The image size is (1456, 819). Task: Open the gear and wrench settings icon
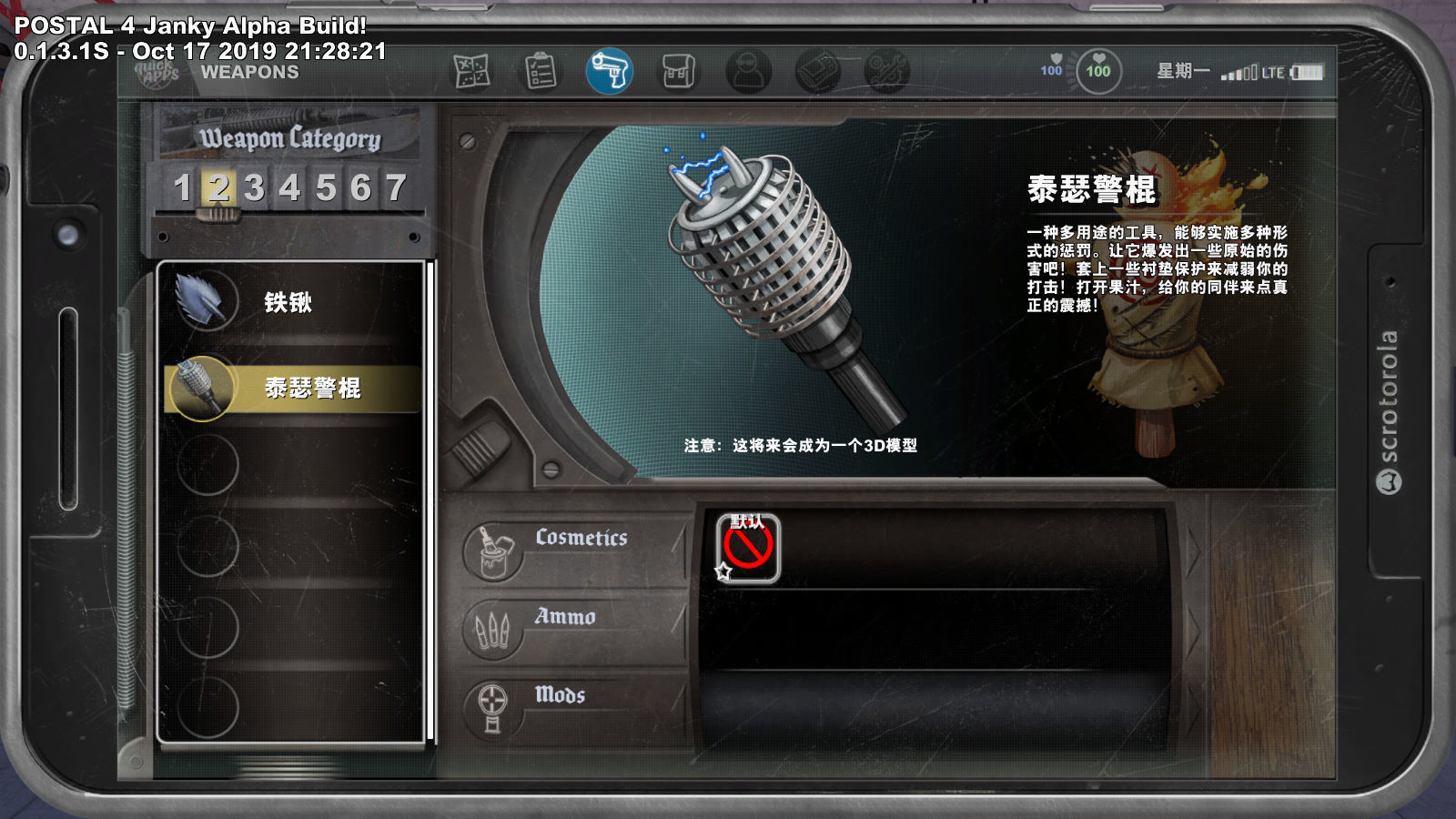coord(887,71)
